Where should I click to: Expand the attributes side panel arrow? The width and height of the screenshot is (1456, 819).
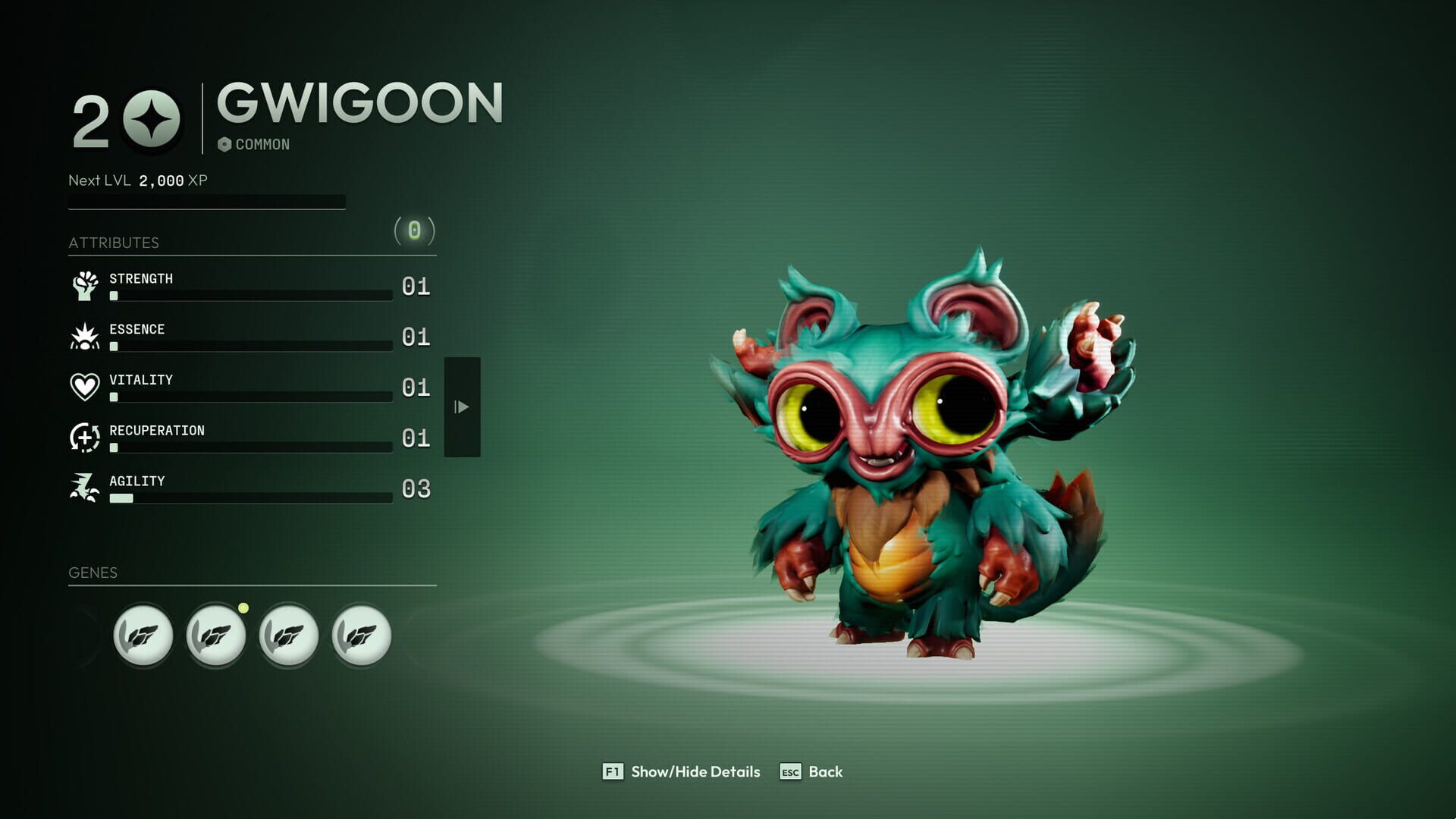[463, 407]
